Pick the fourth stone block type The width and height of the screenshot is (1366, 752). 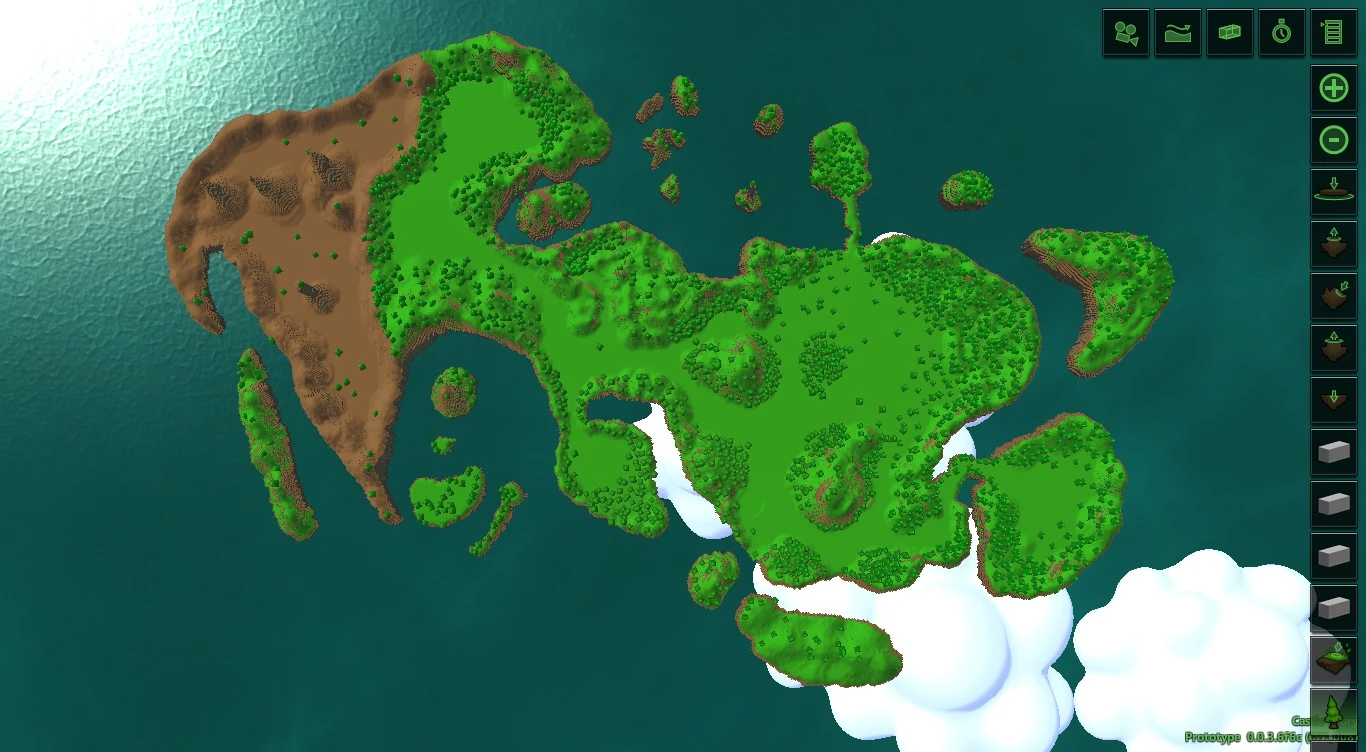[x=1333, y=609]
